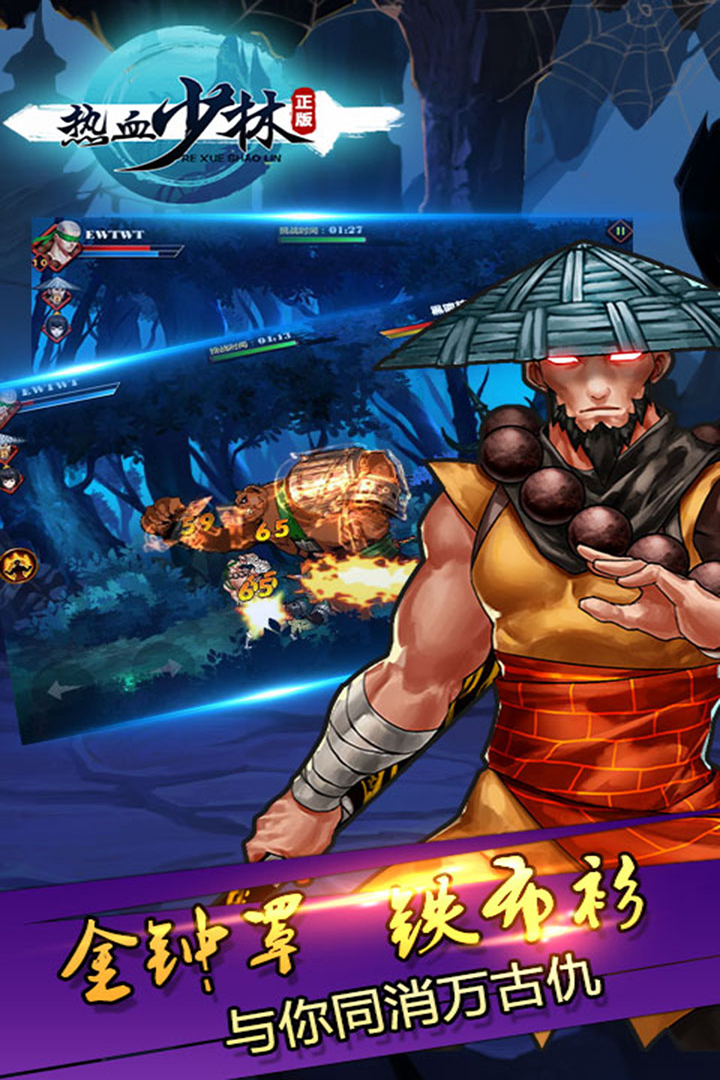Select the dark-haired ally portrait
Viewport: 720px width, 1080px height.
point(55,326)
